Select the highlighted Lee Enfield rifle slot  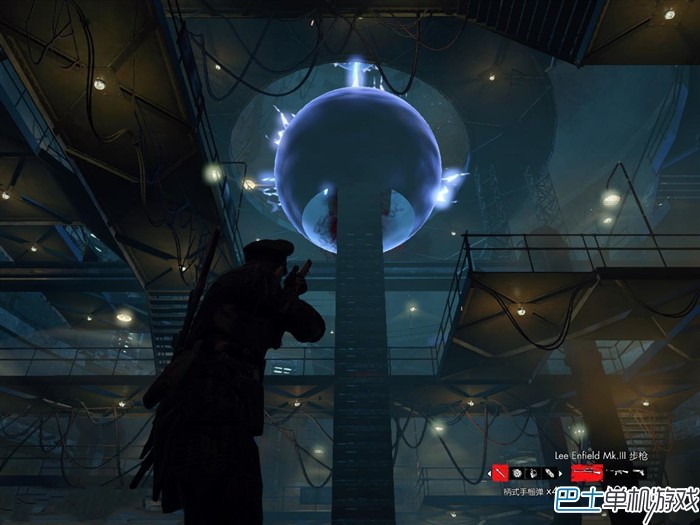point(588,472)
